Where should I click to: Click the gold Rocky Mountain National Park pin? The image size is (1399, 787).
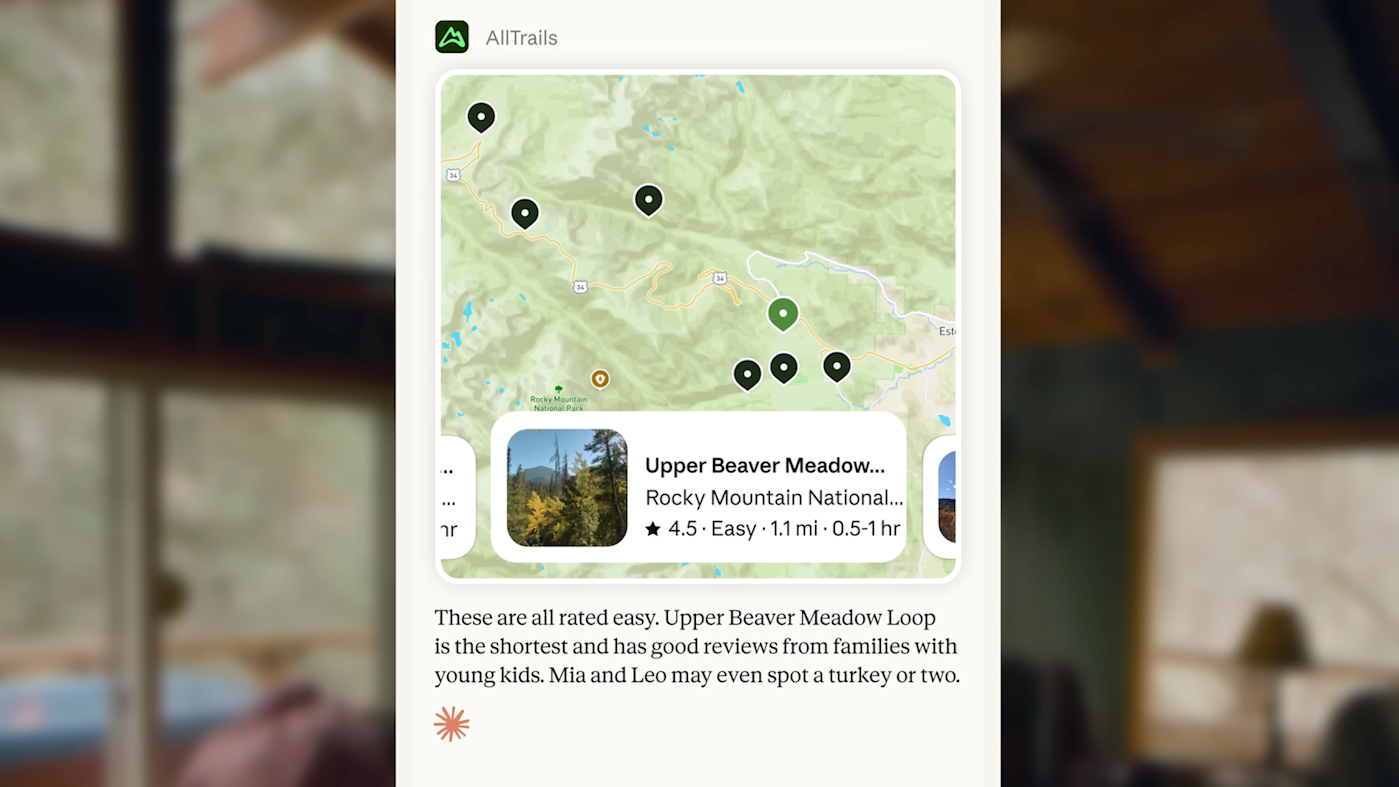[599, 379]
